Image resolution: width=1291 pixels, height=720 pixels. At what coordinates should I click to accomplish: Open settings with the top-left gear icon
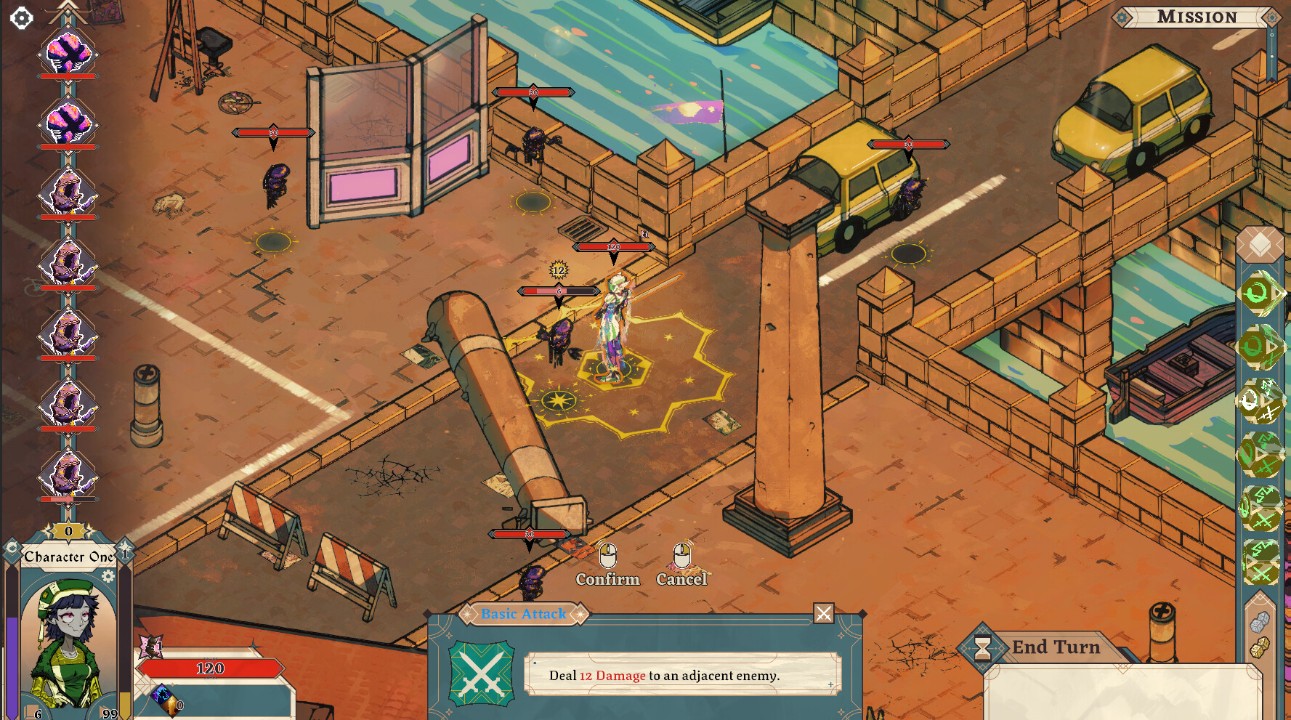pyautogui.click(x=21, y=17)
